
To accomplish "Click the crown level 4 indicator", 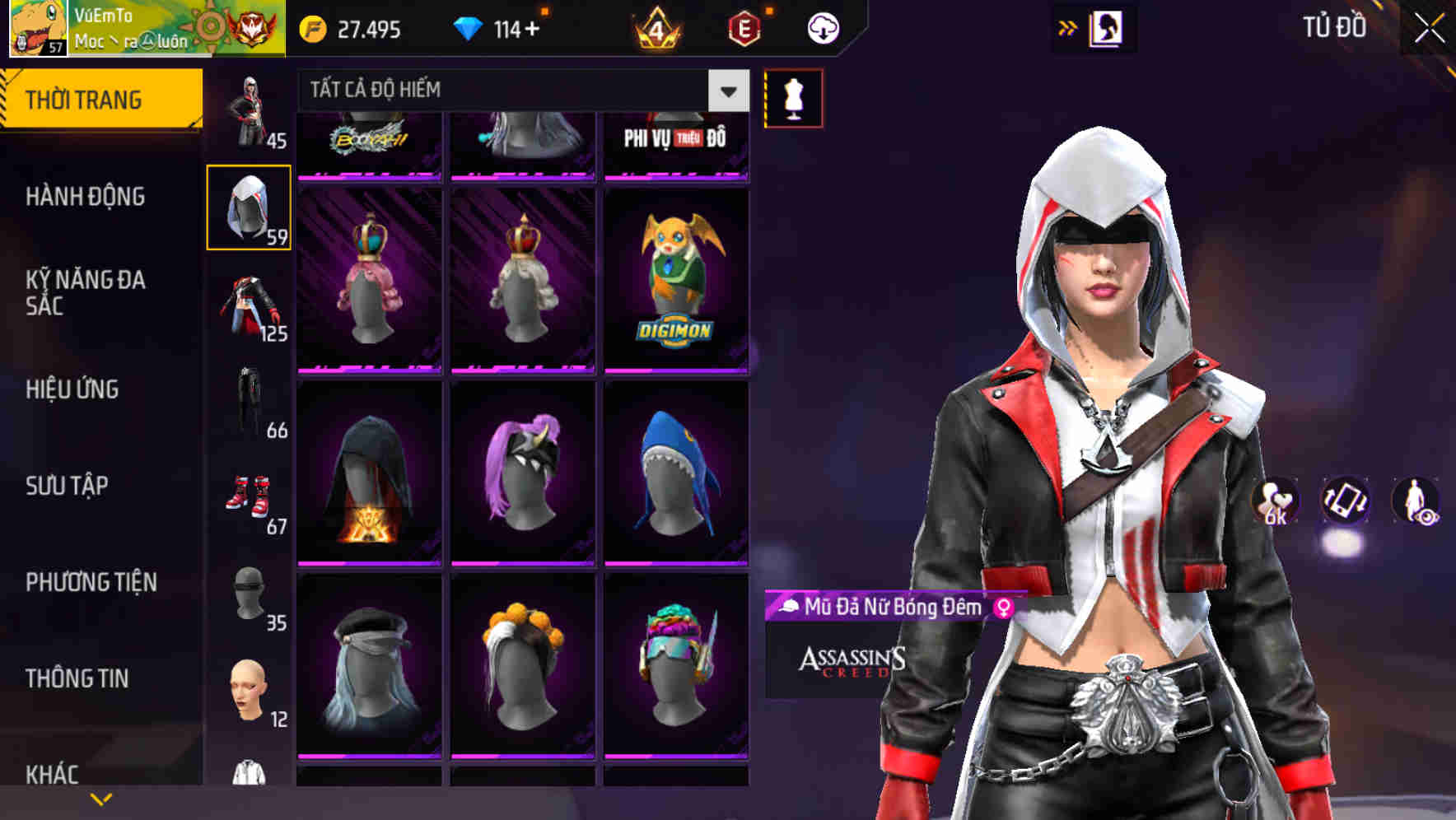I will [x=659, y=27].
